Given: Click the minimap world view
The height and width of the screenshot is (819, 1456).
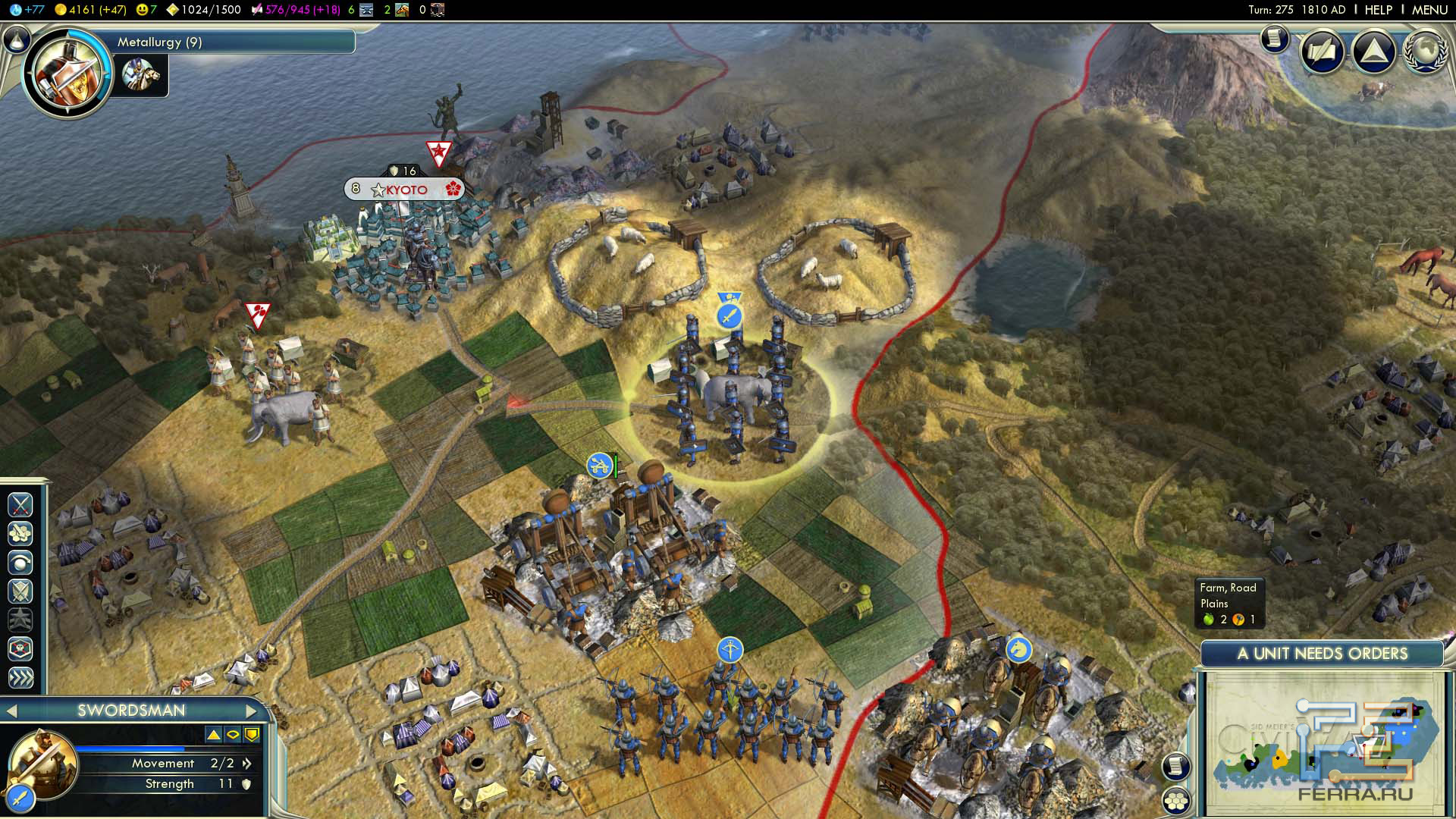Looking at the screenshot, I should (1323, 743).
